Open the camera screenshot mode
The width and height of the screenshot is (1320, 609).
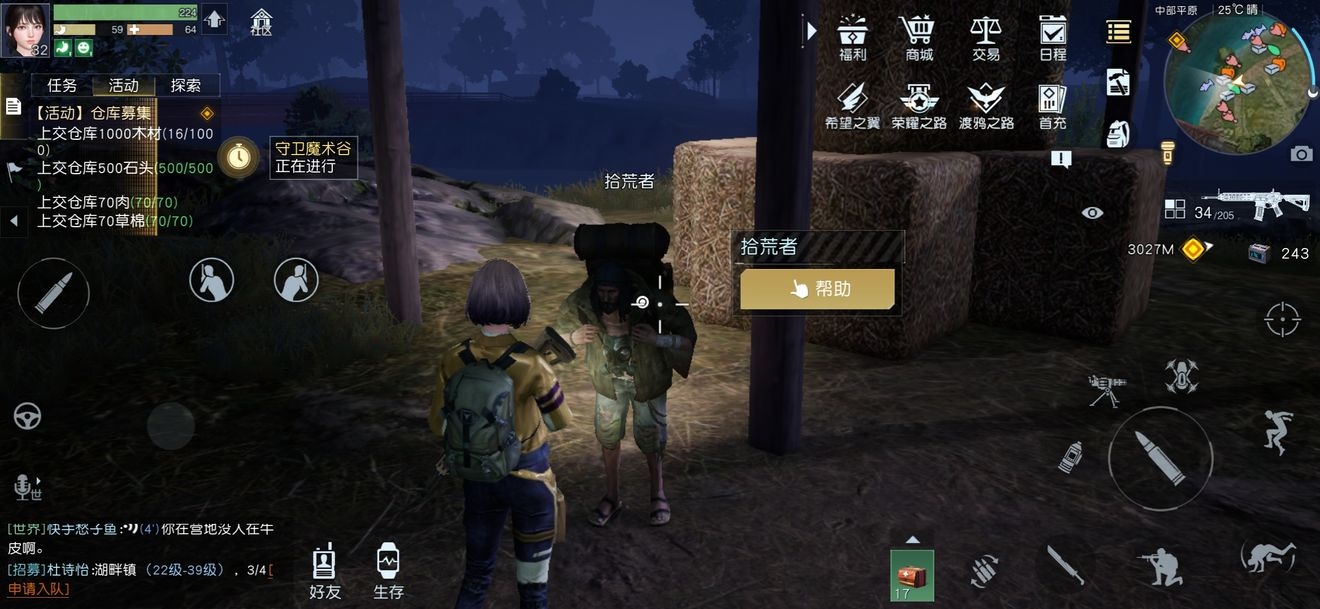(x=1301, y=153)
